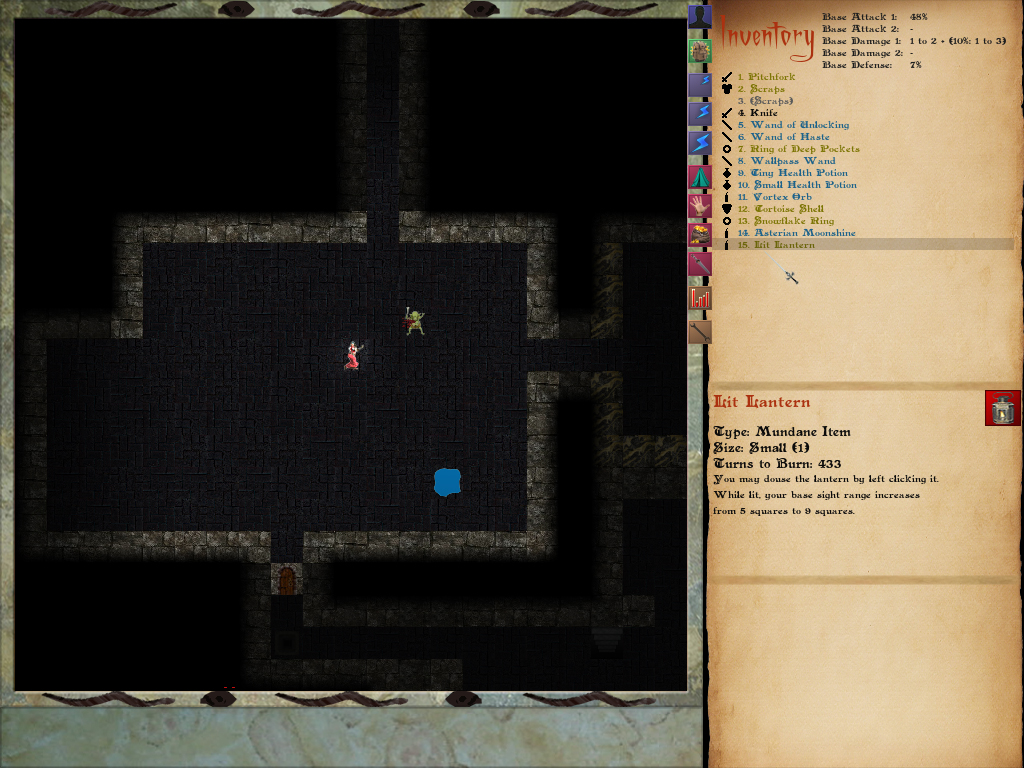Select the Tiny Health Potion

tap(798, 173)
